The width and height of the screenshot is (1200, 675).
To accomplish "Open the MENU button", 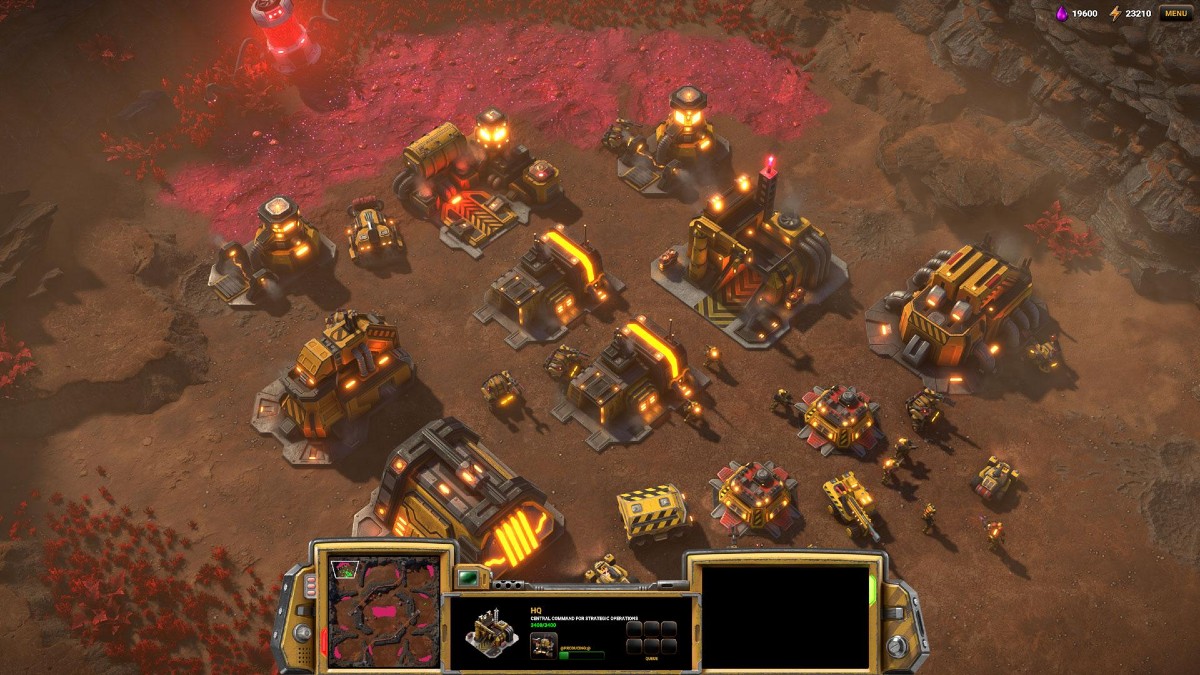I will pos(1175,13).
